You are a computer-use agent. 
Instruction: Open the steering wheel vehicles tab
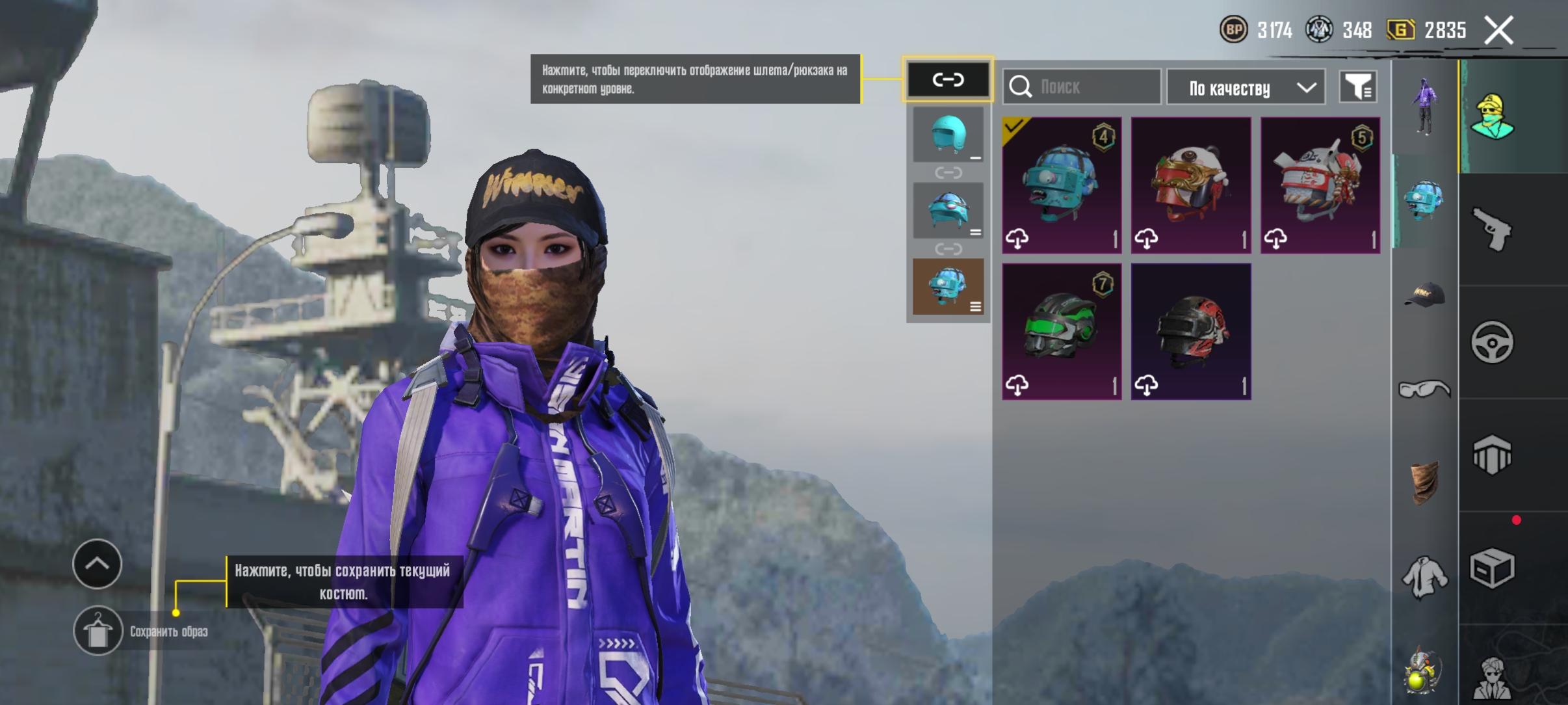click(1493, 342)
